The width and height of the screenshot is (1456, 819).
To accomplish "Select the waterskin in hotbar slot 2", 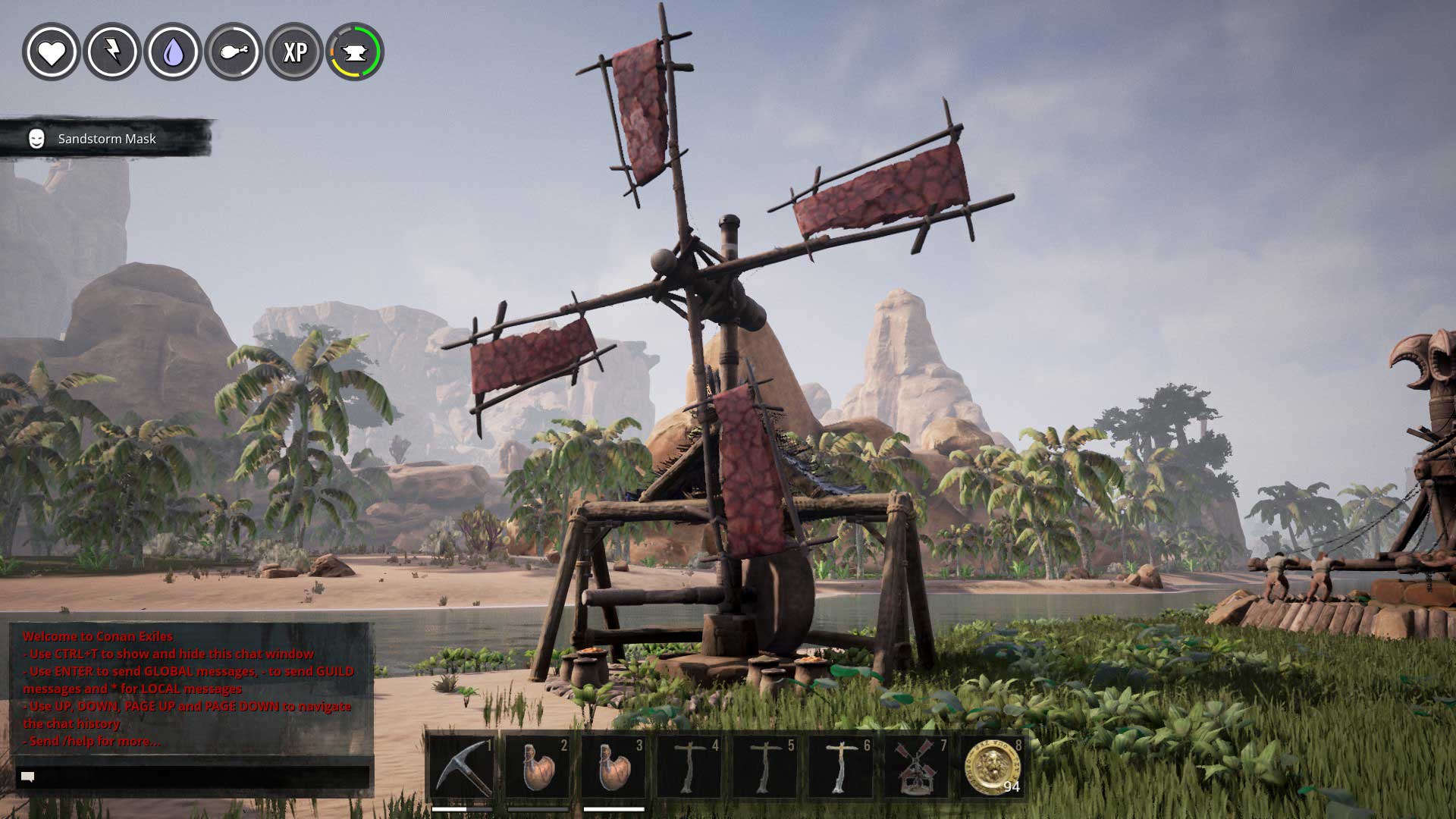I will click(x=538, y=767).
